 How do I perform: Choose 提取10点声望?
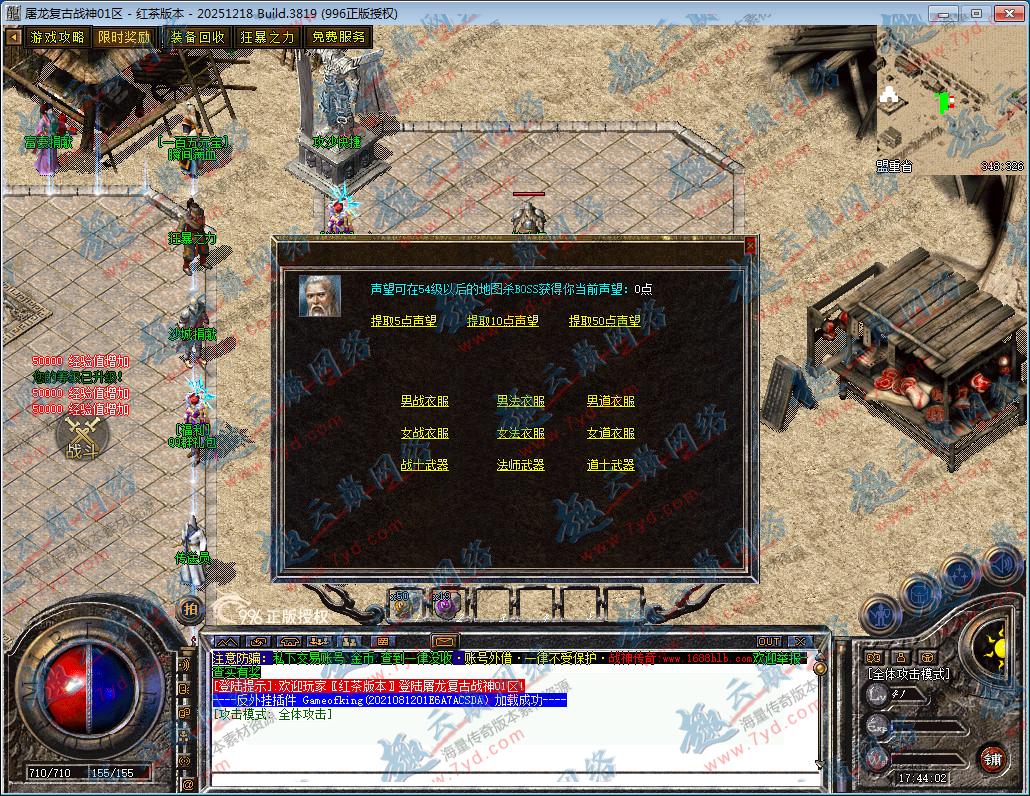[503, 321]
